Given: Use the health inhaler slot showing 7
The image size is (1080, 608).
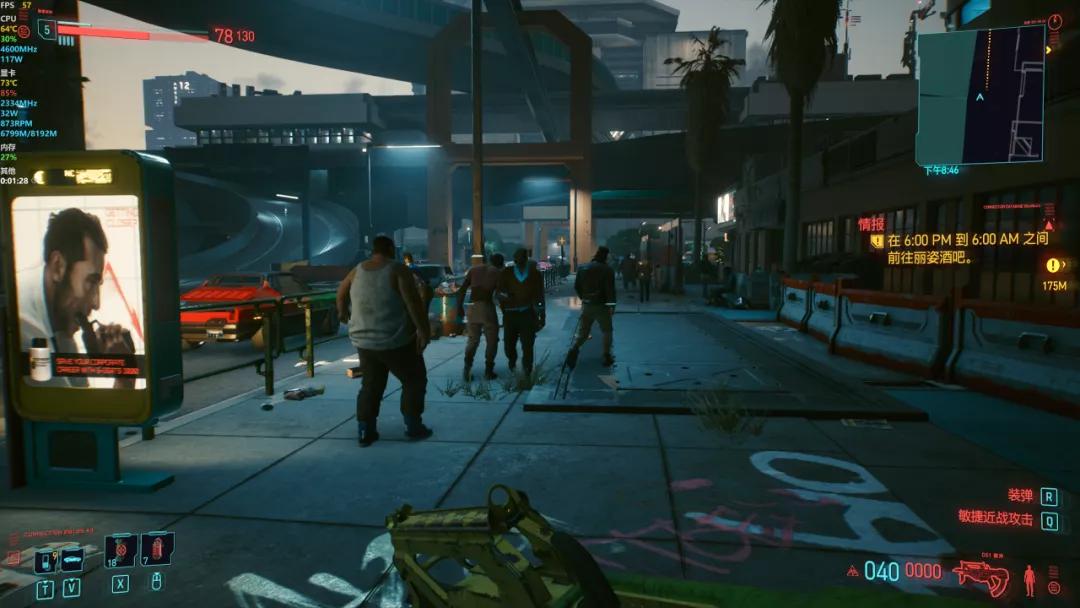Looking at the screenshot, I should tap(157, 549).
